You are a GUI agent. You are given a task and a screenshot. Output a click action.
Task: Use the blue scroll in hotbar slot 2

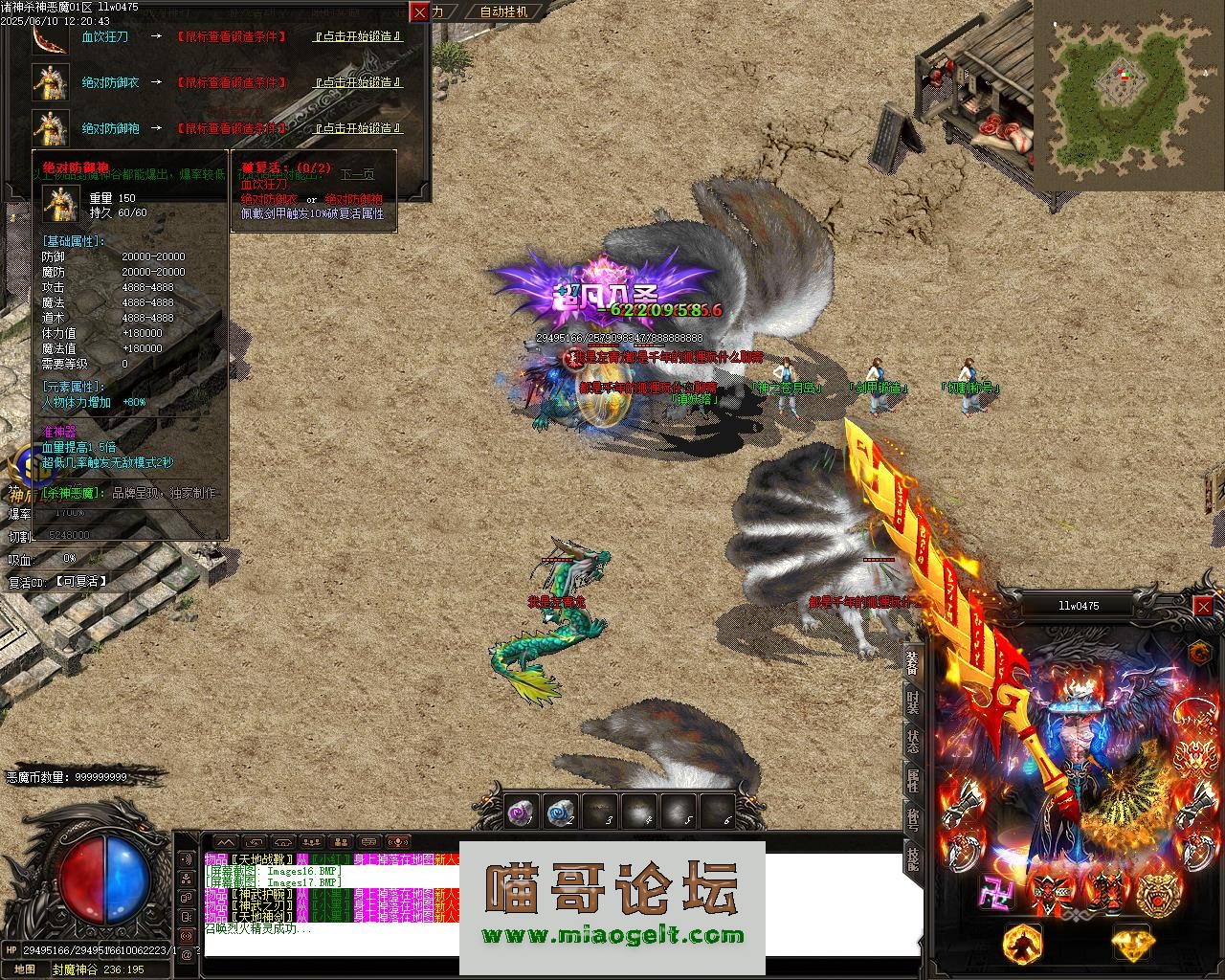(x=559, y=813)
